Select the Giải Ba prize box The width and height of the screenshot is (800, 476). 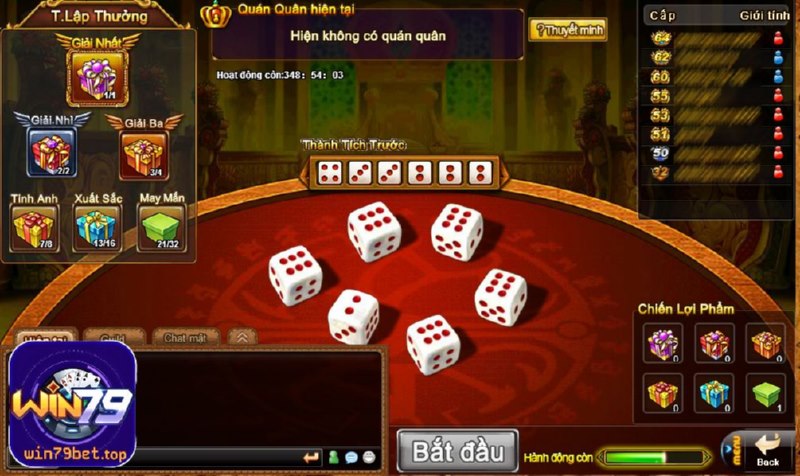tap(143, 154)
